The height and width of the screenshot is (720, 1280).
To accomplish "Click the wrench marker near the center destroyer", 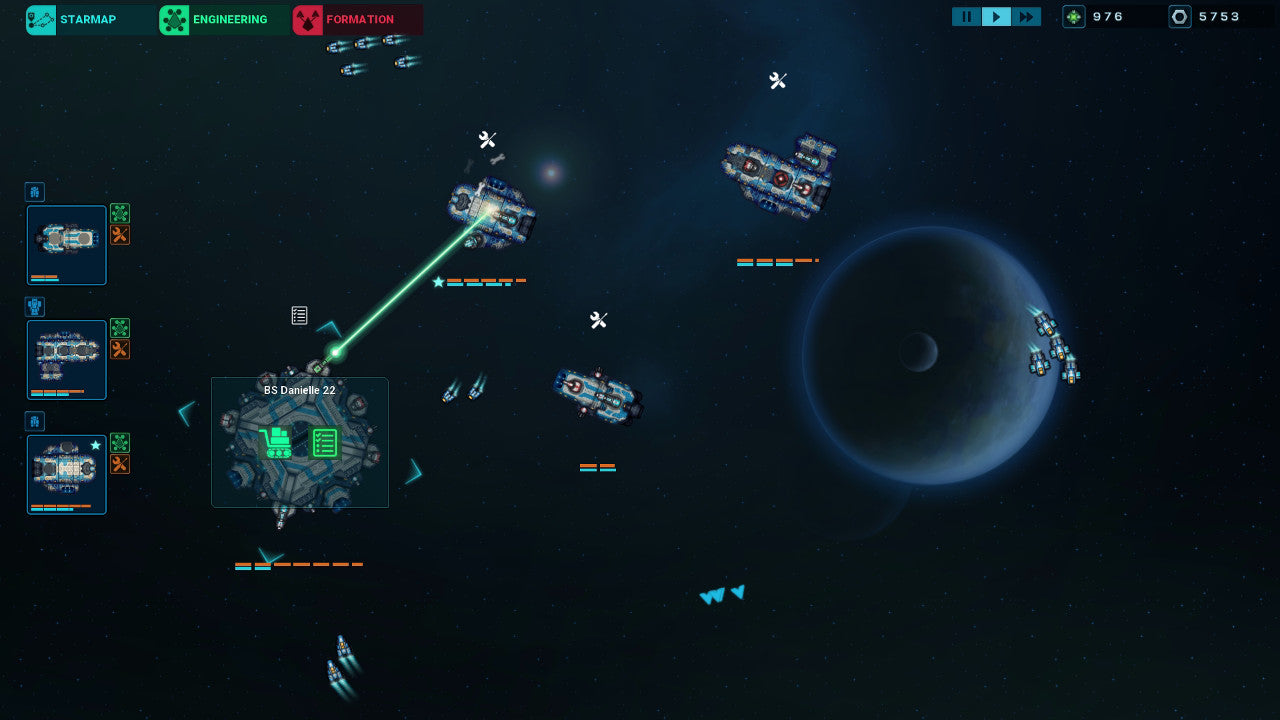I will (597, 320).
